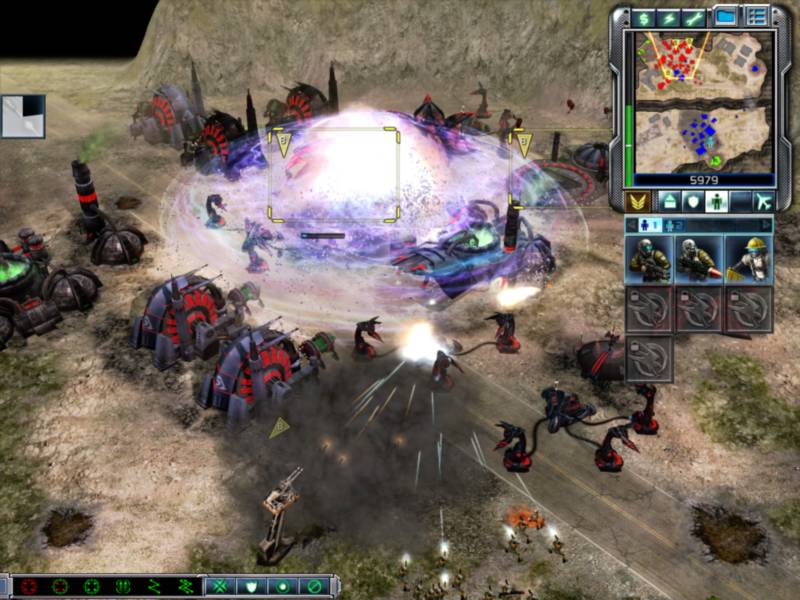Open the list icon button above the minimap
Viewport: 800px width, 600px height.
(x=756, y=17)
